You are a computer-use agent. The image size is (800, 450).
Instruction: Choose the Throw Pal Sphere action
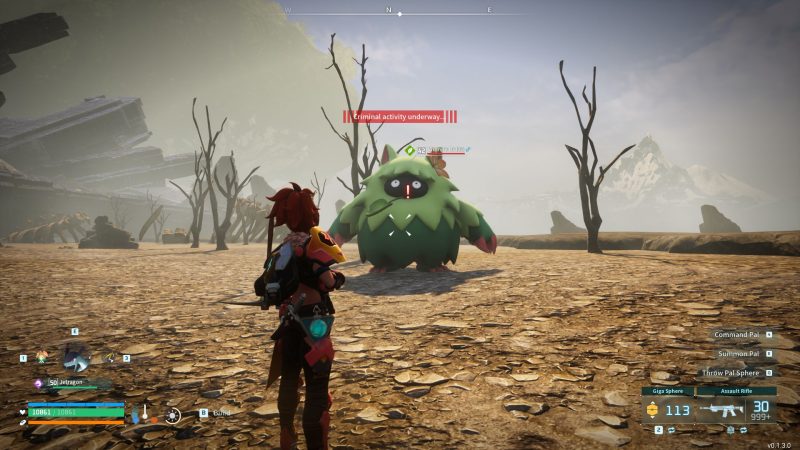[x=735, y=372]
